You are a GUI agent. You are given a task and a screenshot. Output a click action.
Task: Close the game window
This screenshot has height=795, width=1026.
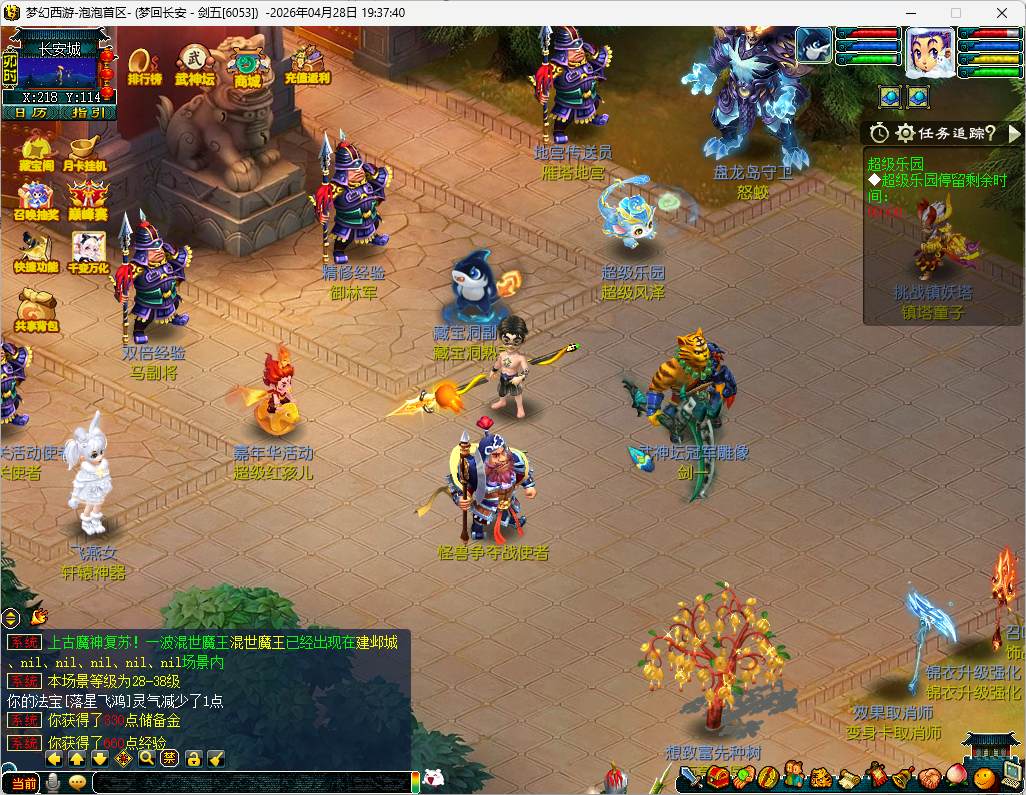(1001, 13)
